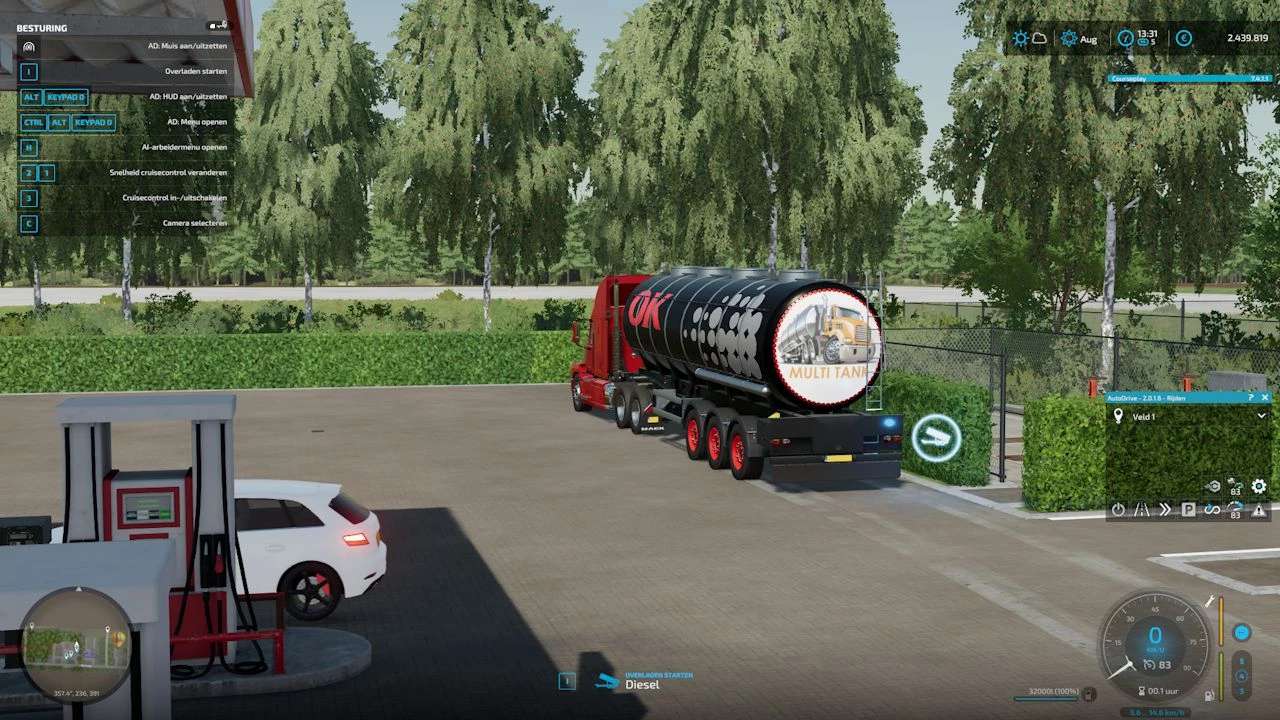This screenshot has height=720, width=1280.
Task: Click the circular minimap
Action: 76,645
